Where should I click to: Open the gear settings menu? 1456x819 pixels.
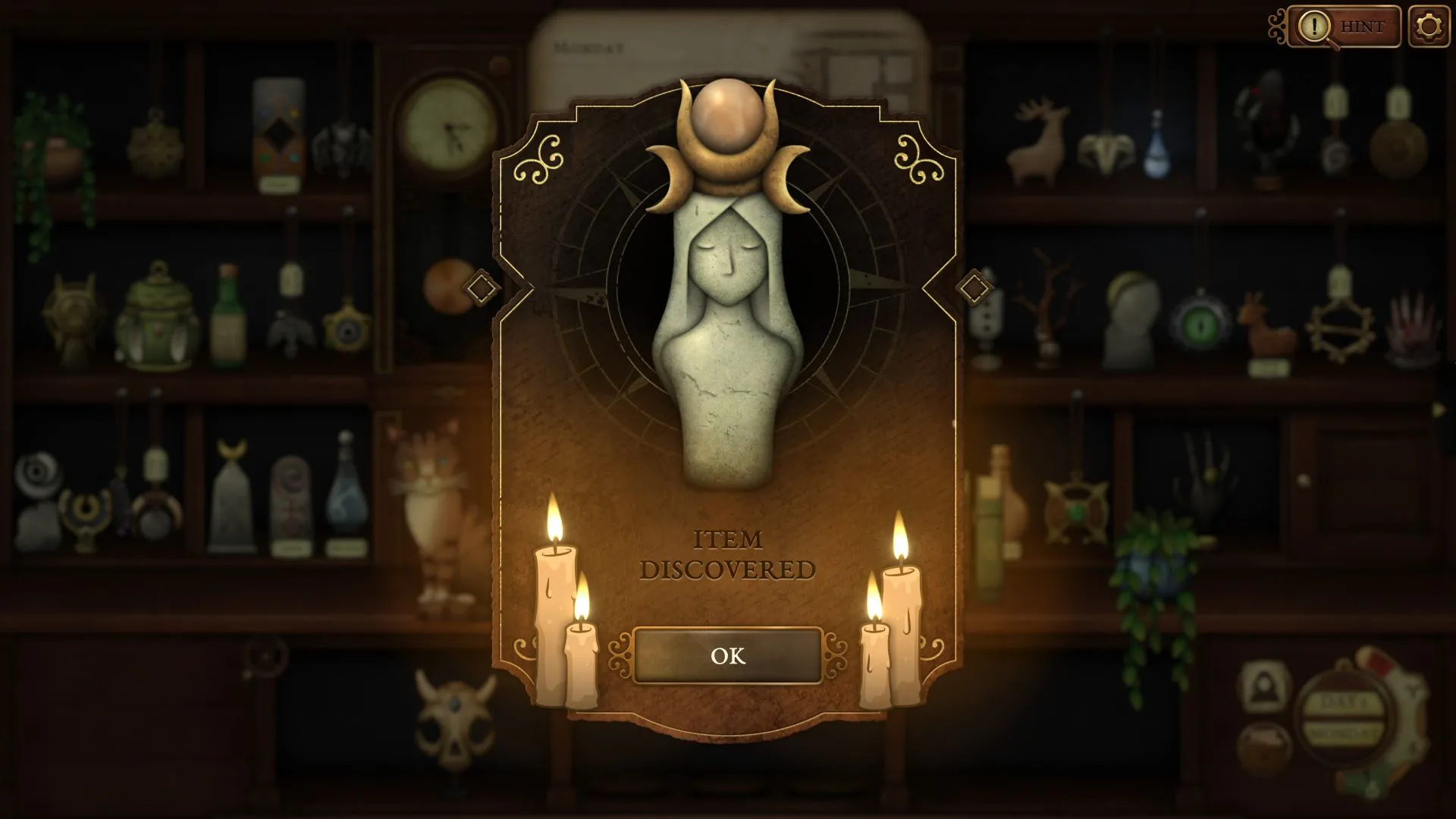point(1429,27)
